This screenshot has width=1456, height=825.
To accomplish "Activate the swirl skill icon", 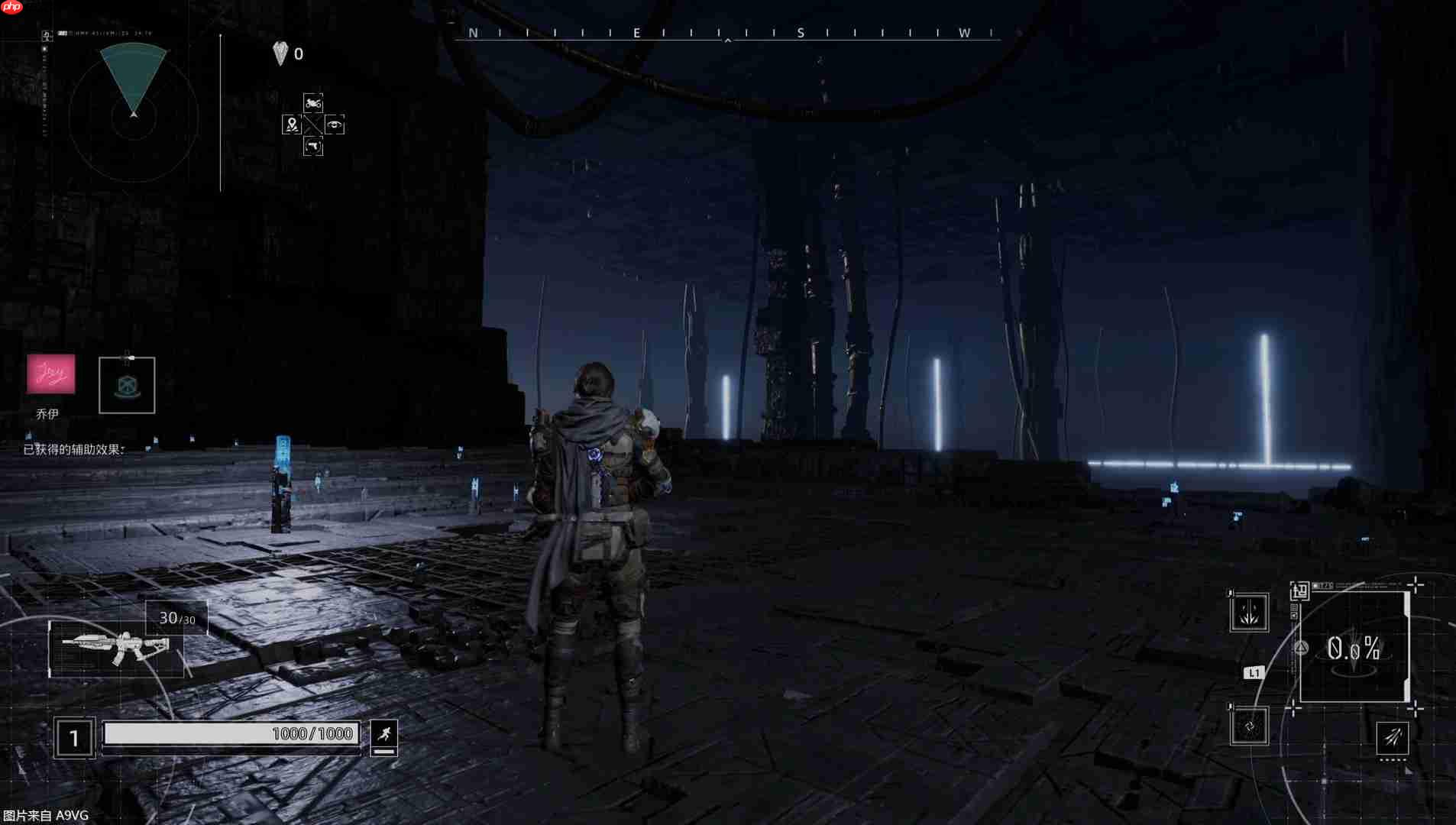I will click(1250, 726).
